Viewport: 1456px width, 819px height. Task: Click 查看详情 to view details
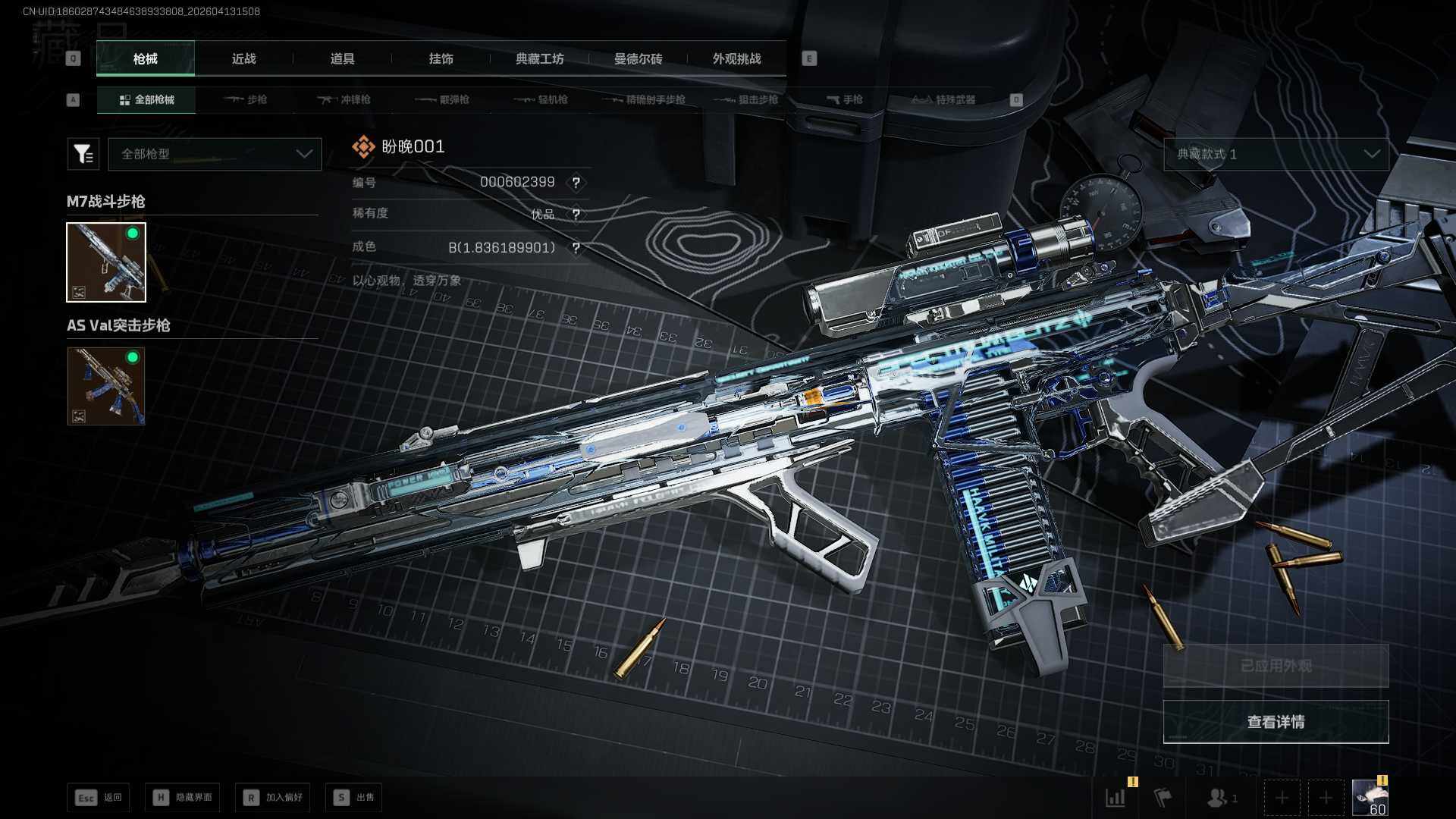(x=1276, y=722)
